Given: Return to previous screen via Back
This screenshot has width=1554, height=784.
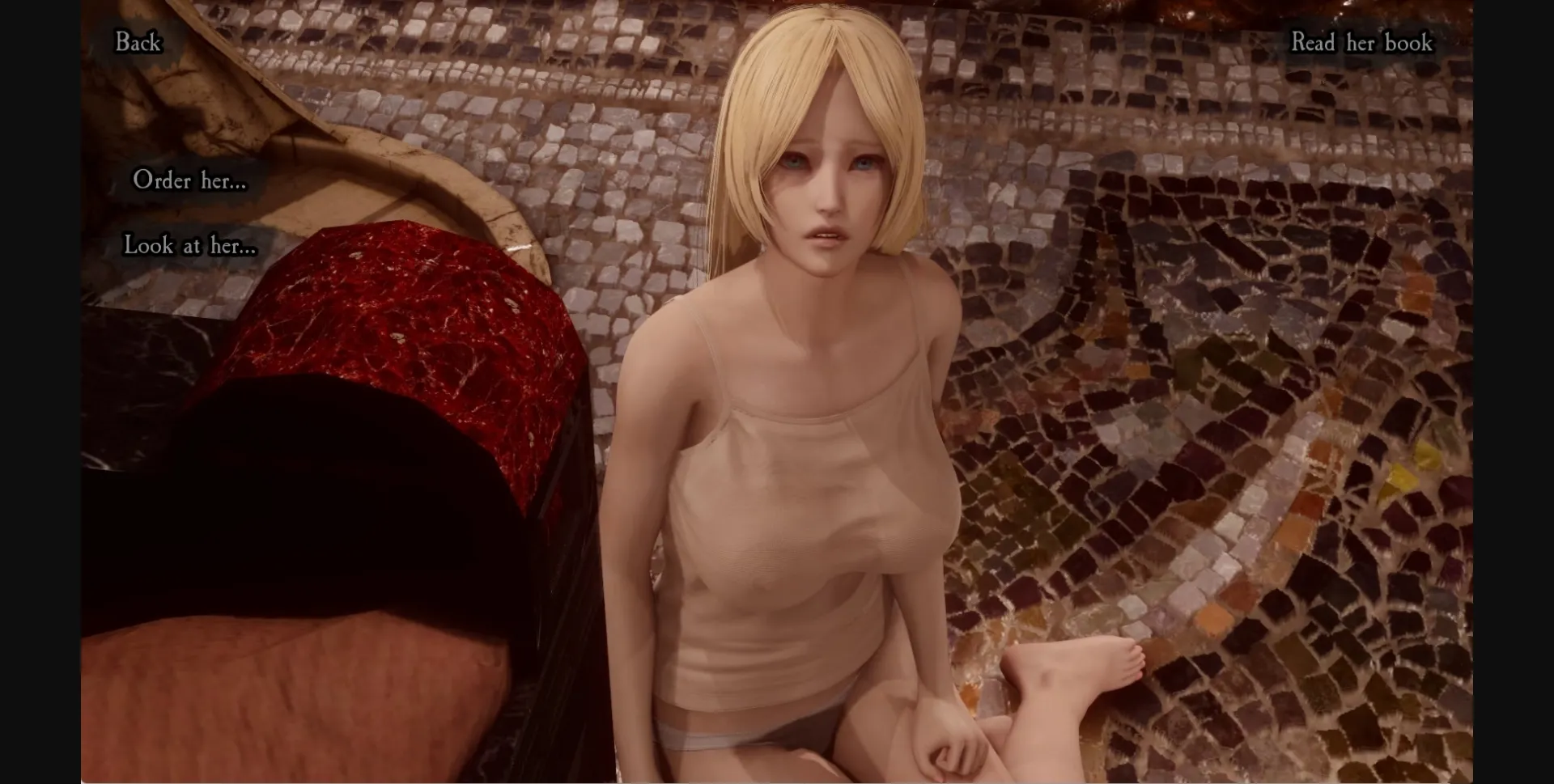Looking at the screenshot, I should click(138, 43).
